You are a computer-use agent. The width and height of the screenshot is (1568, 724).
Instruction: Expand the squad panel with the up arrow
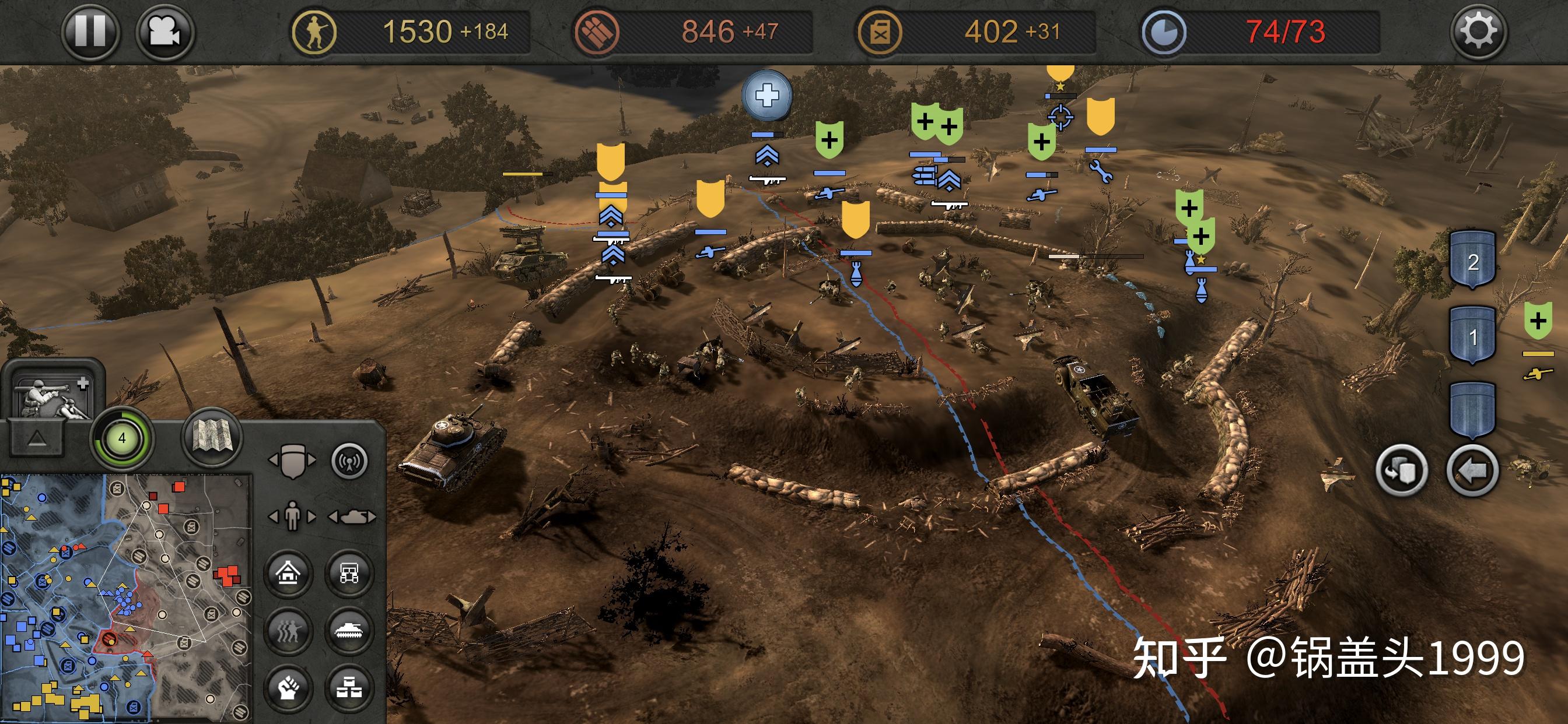point(37,438)
